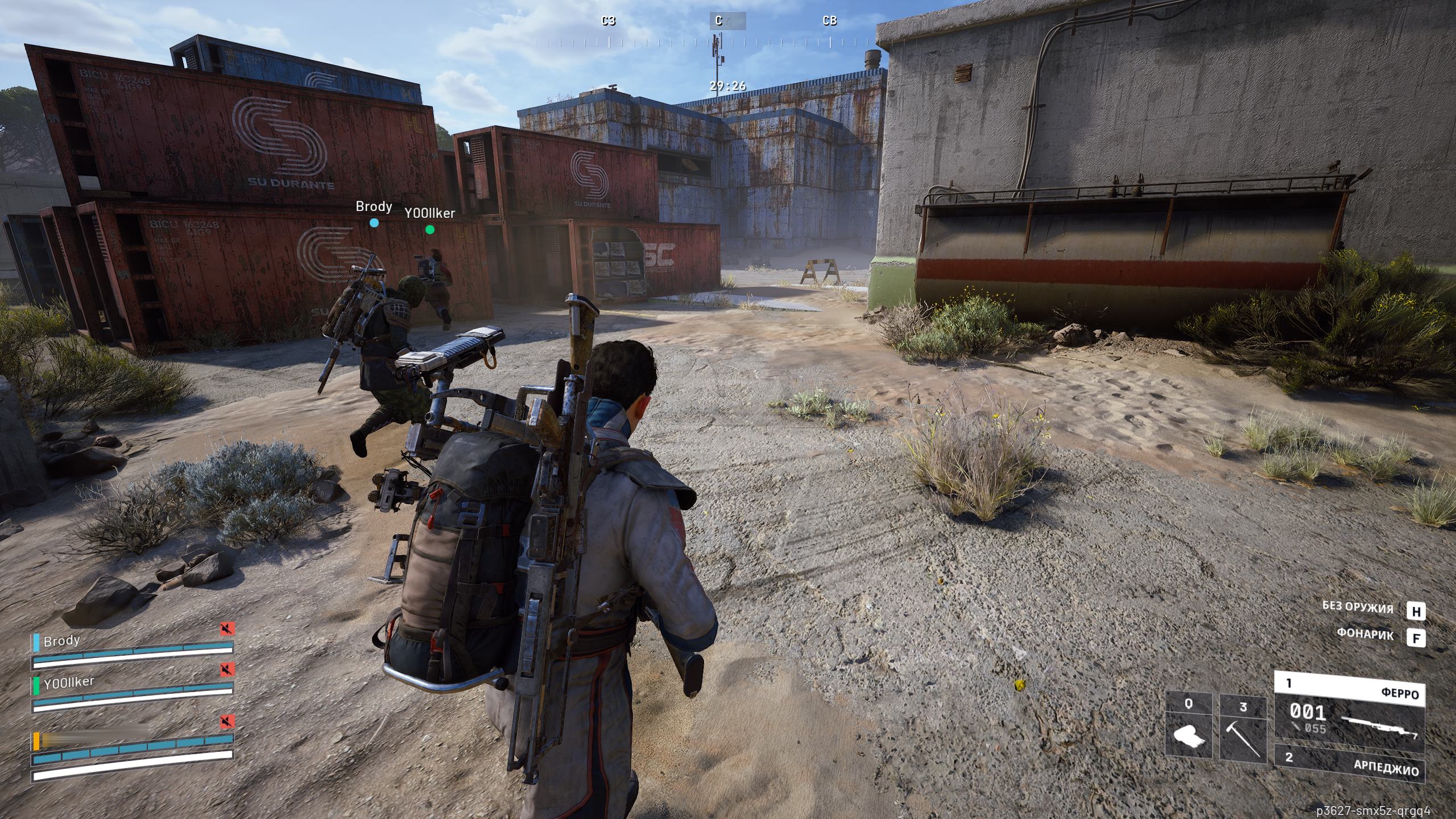Screen dimensions: 1456x819
Task: Click Brody's name in the squad list
Action: (x=61, y=641)
